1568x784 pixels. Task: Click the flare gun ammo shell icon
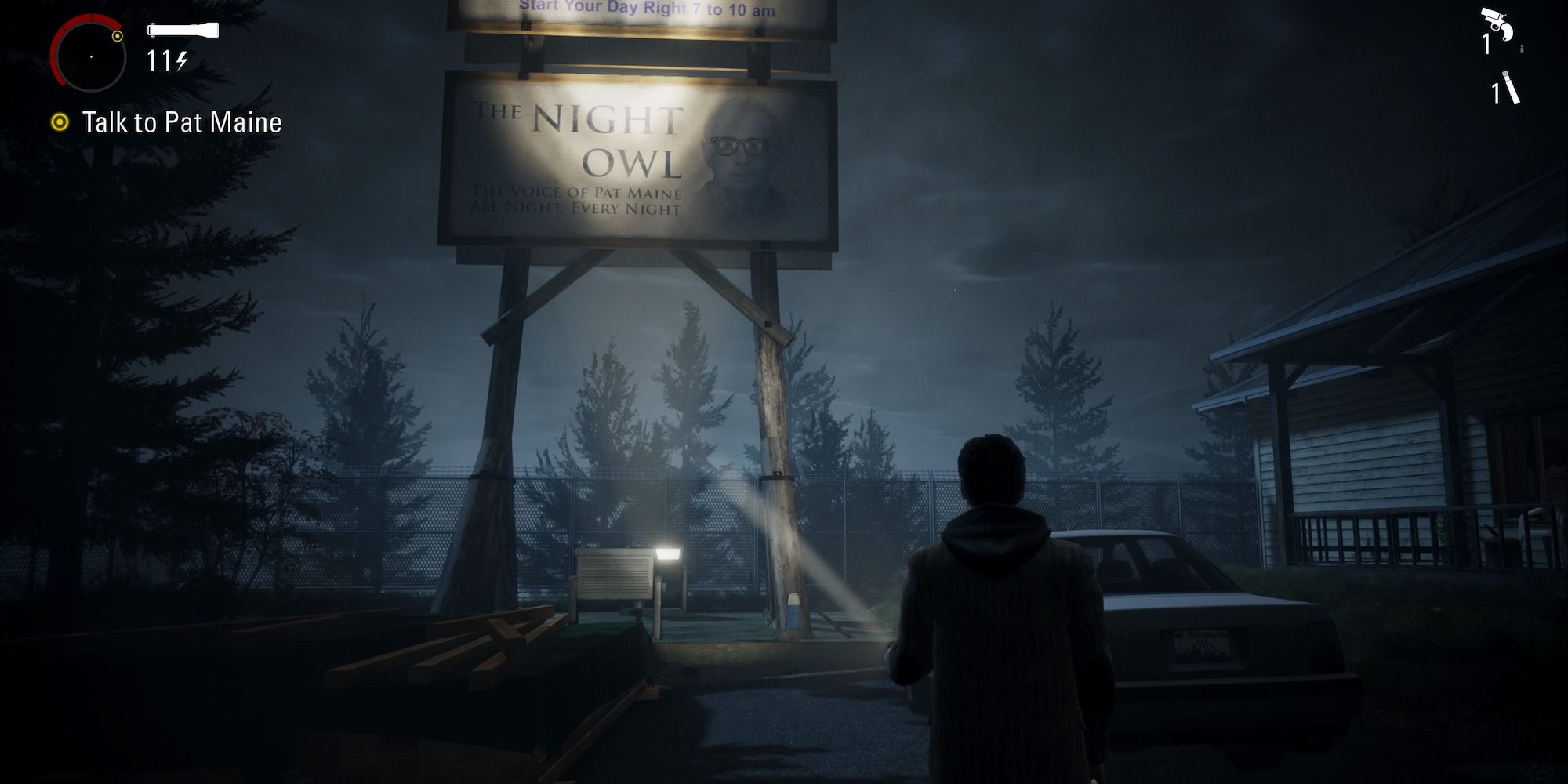pyautogui.click(x=1522, y=49)
